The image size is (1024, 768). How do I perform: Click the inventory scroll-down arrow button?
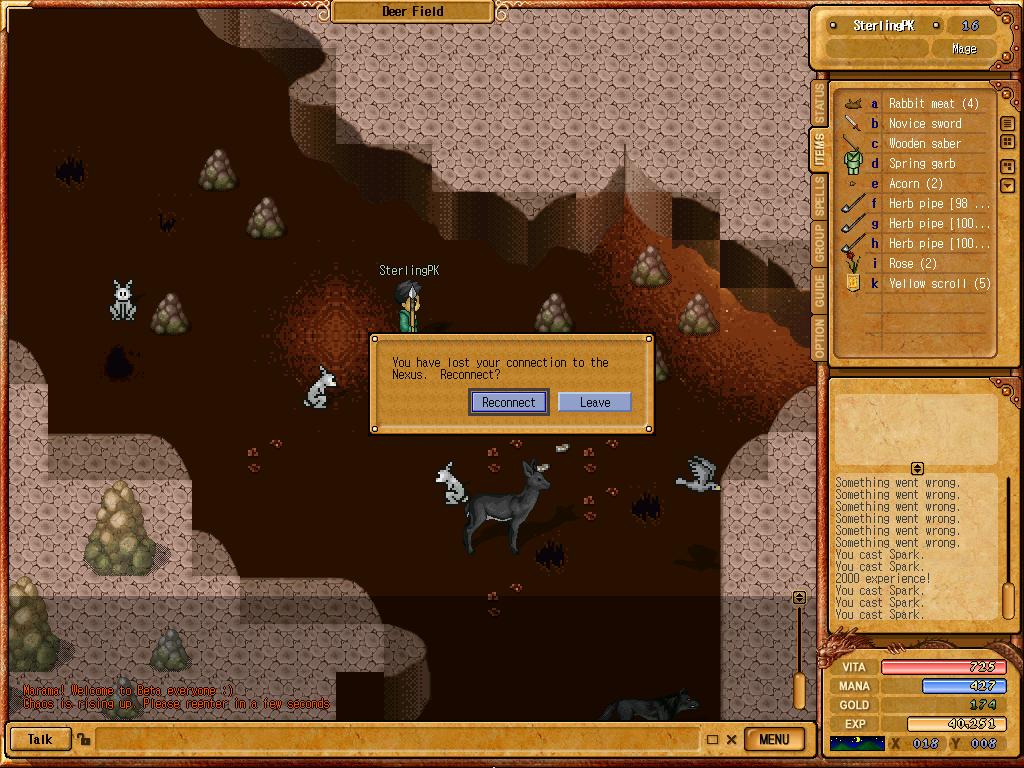(x=1007, y=186)
